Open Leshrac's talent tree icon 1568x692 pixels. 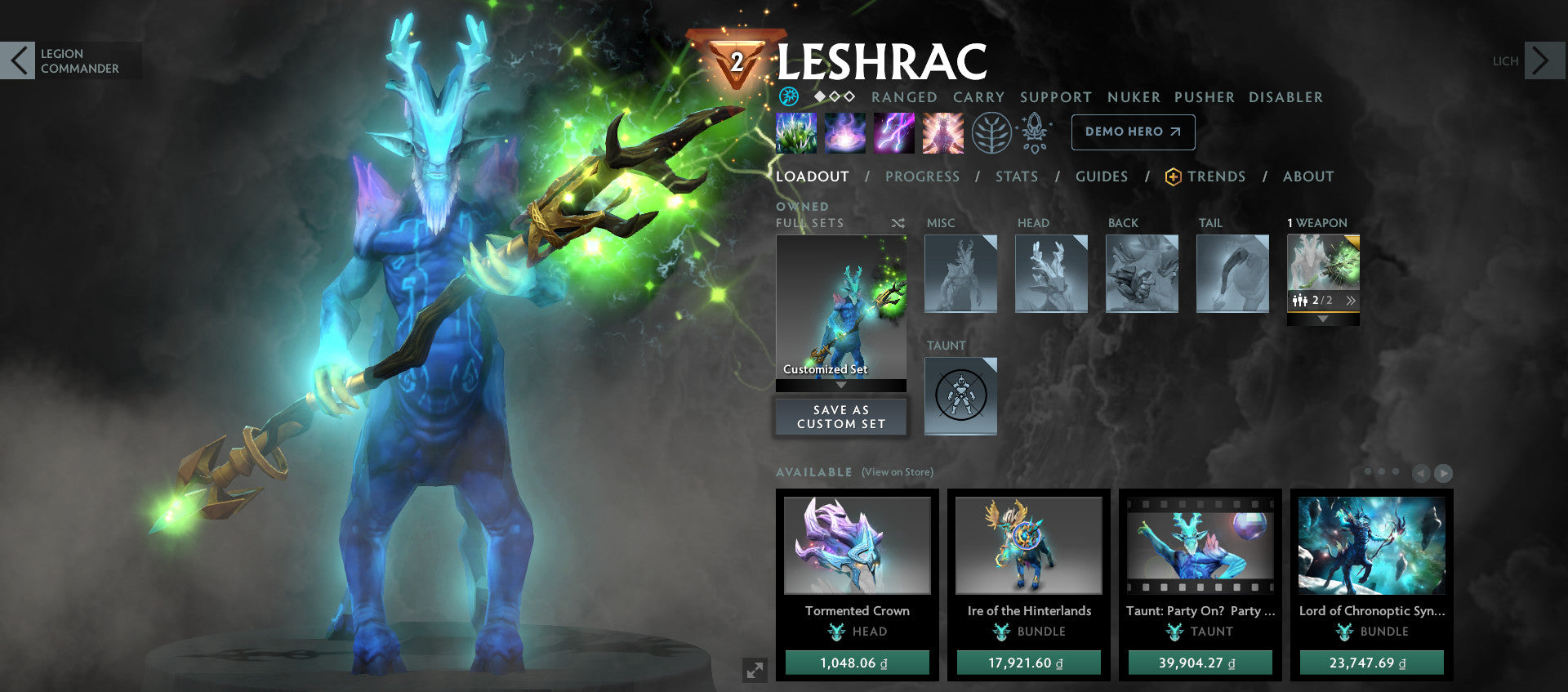991,133
